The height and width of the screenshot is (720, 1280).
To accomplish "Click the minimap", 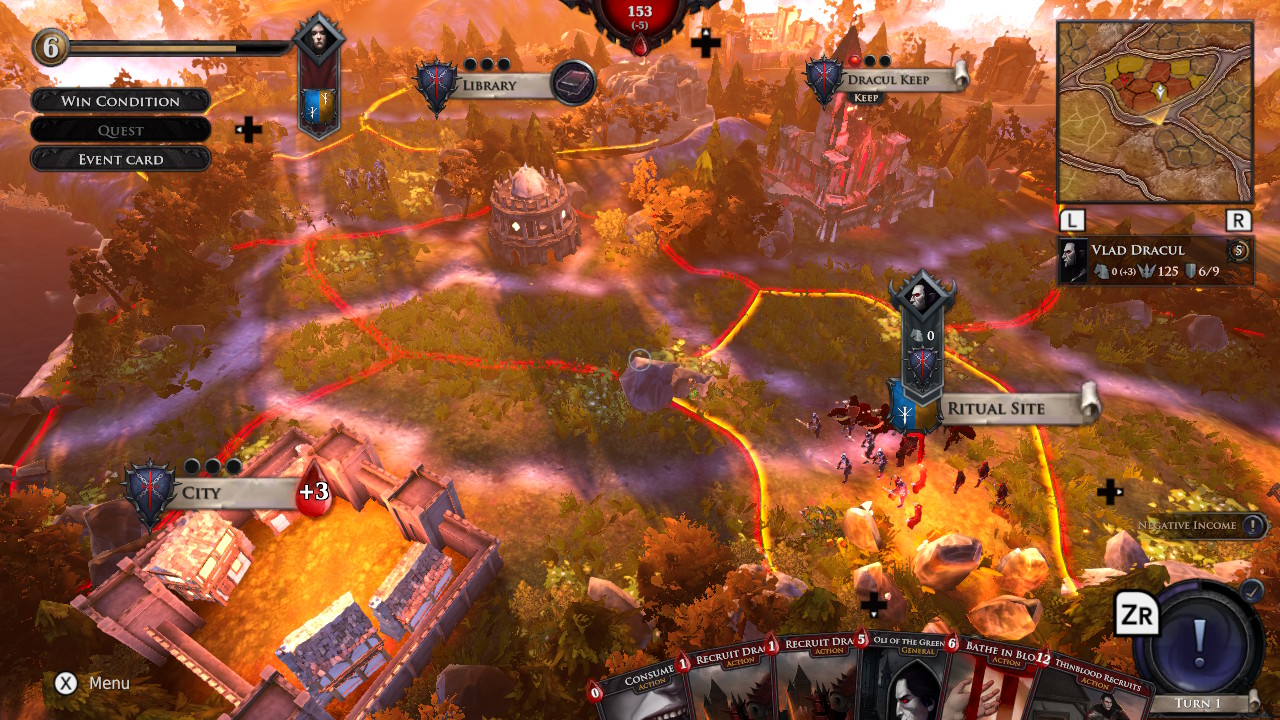I will [x=1155, y=112].
